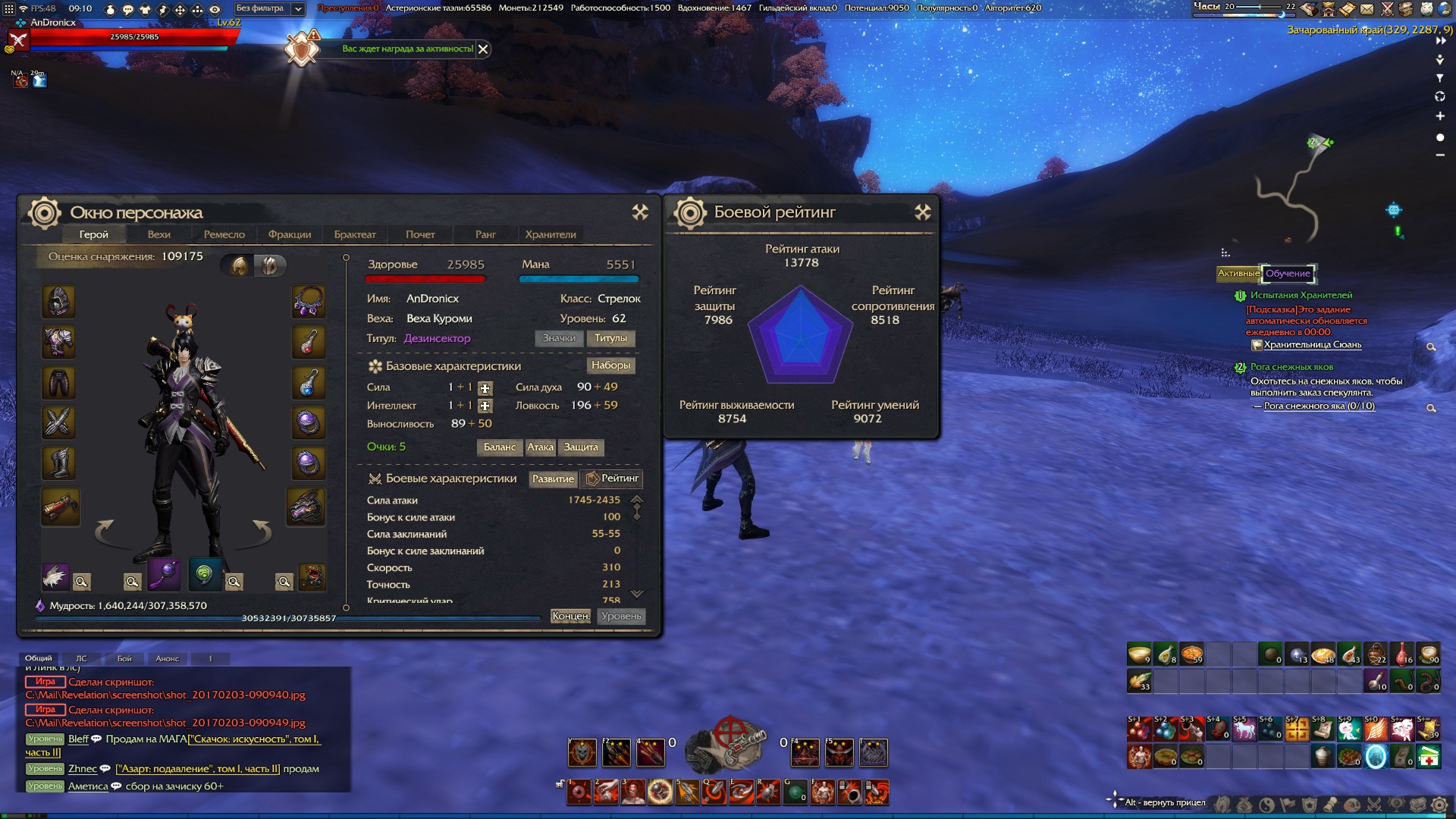Image resolution: width=1456 pixels, height=819 pixels.
Task: Close the Боевой рейтинг panel
Action: point(922,212)
